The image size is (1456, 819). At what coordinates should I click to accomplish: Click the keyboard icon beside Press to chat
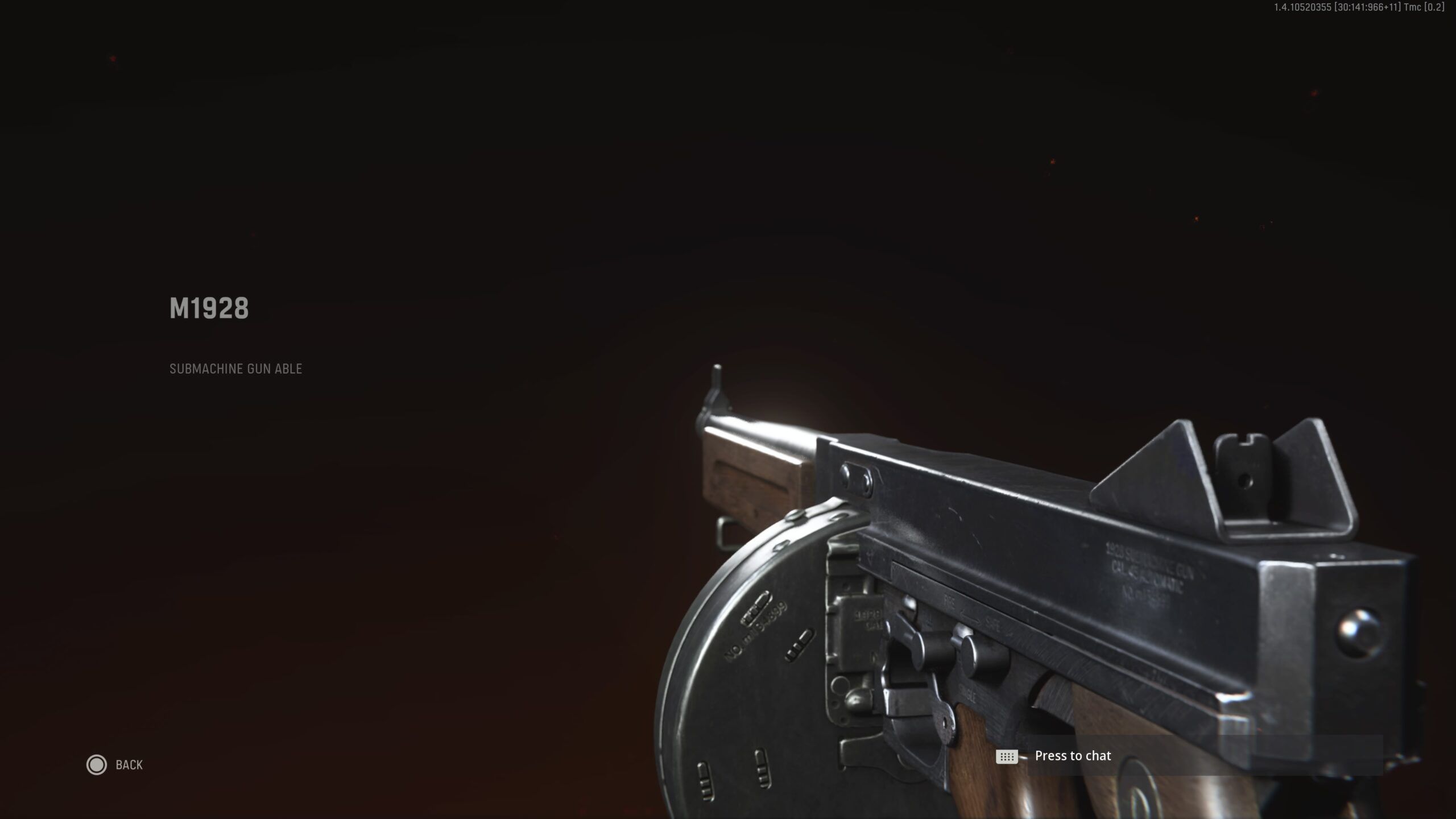[1008, 756]
